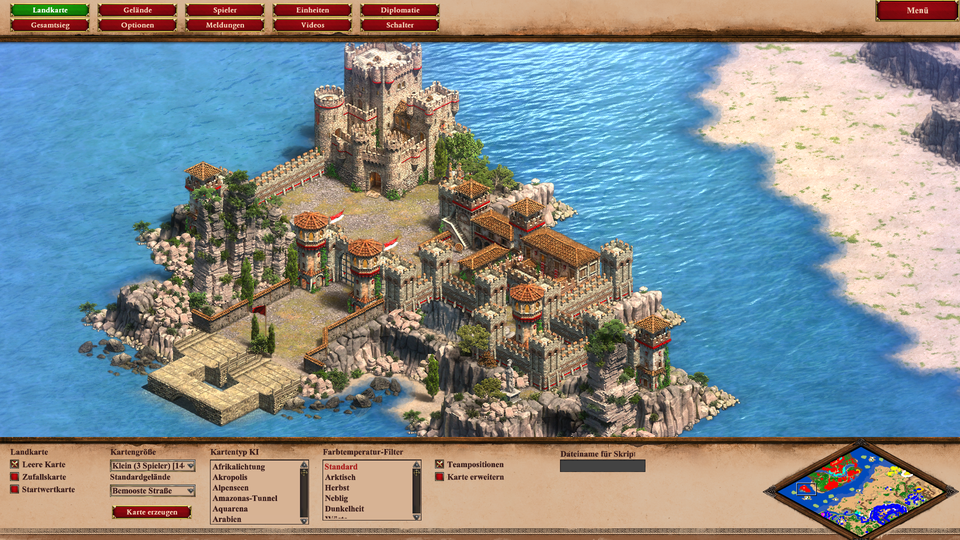Switch to the Gesamtsieg tab
The image size is (960, 540).
(50, 24)
